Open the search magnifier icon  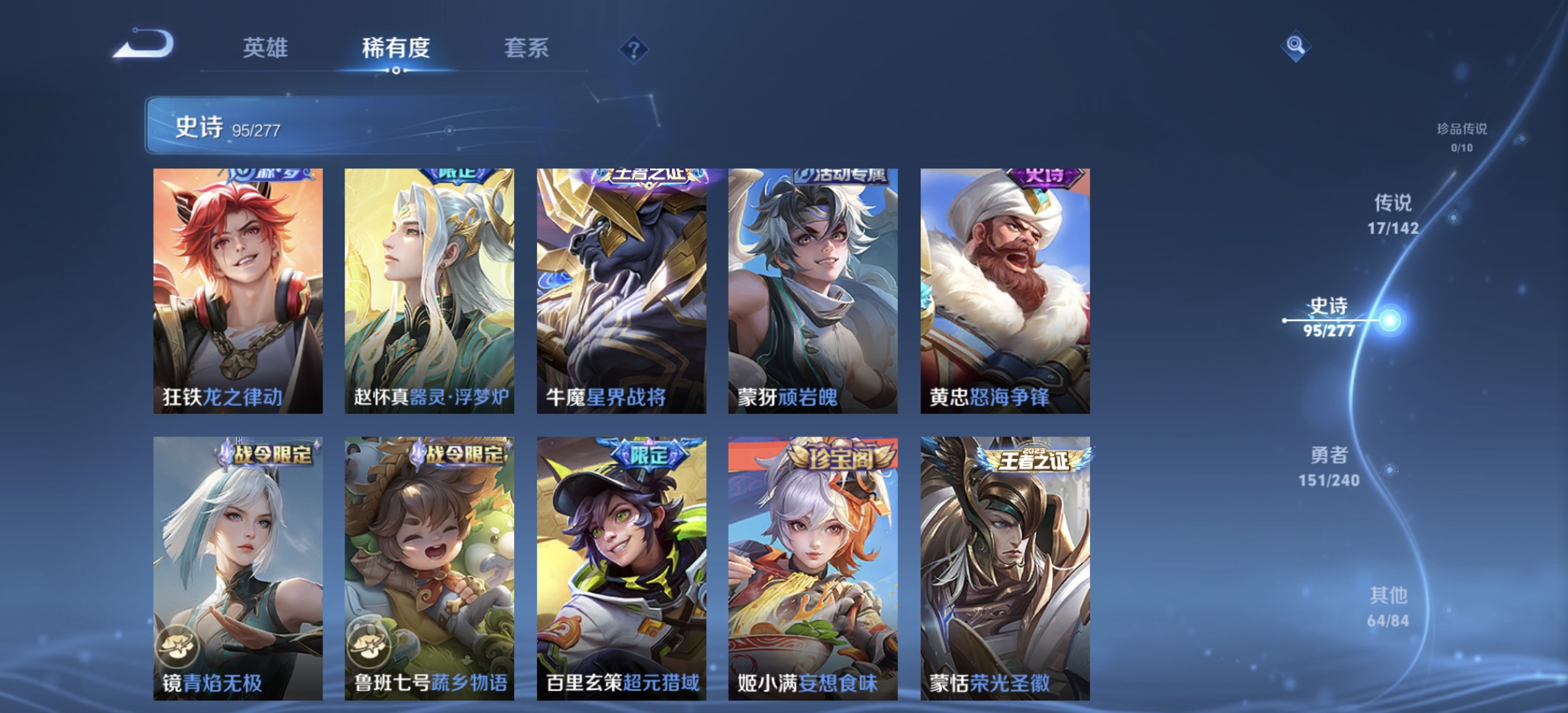(1295, 45)
